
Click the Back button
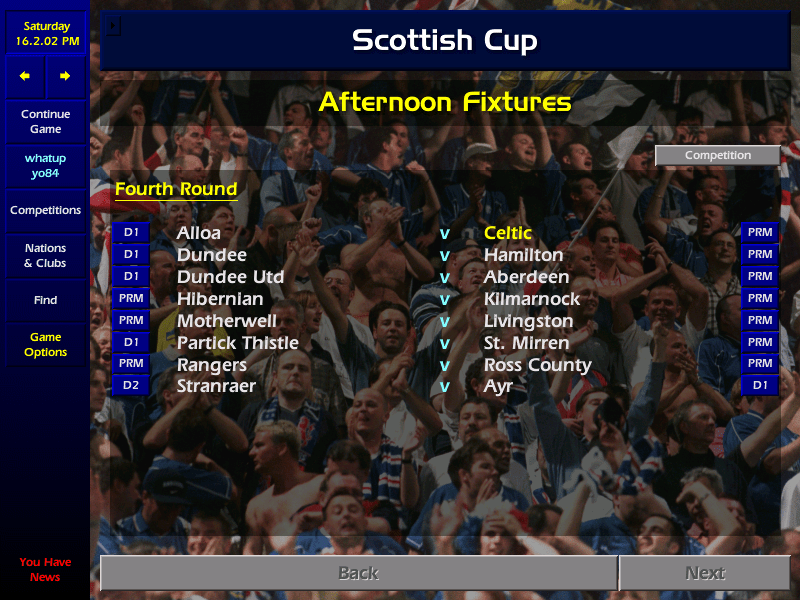(358, 573)
